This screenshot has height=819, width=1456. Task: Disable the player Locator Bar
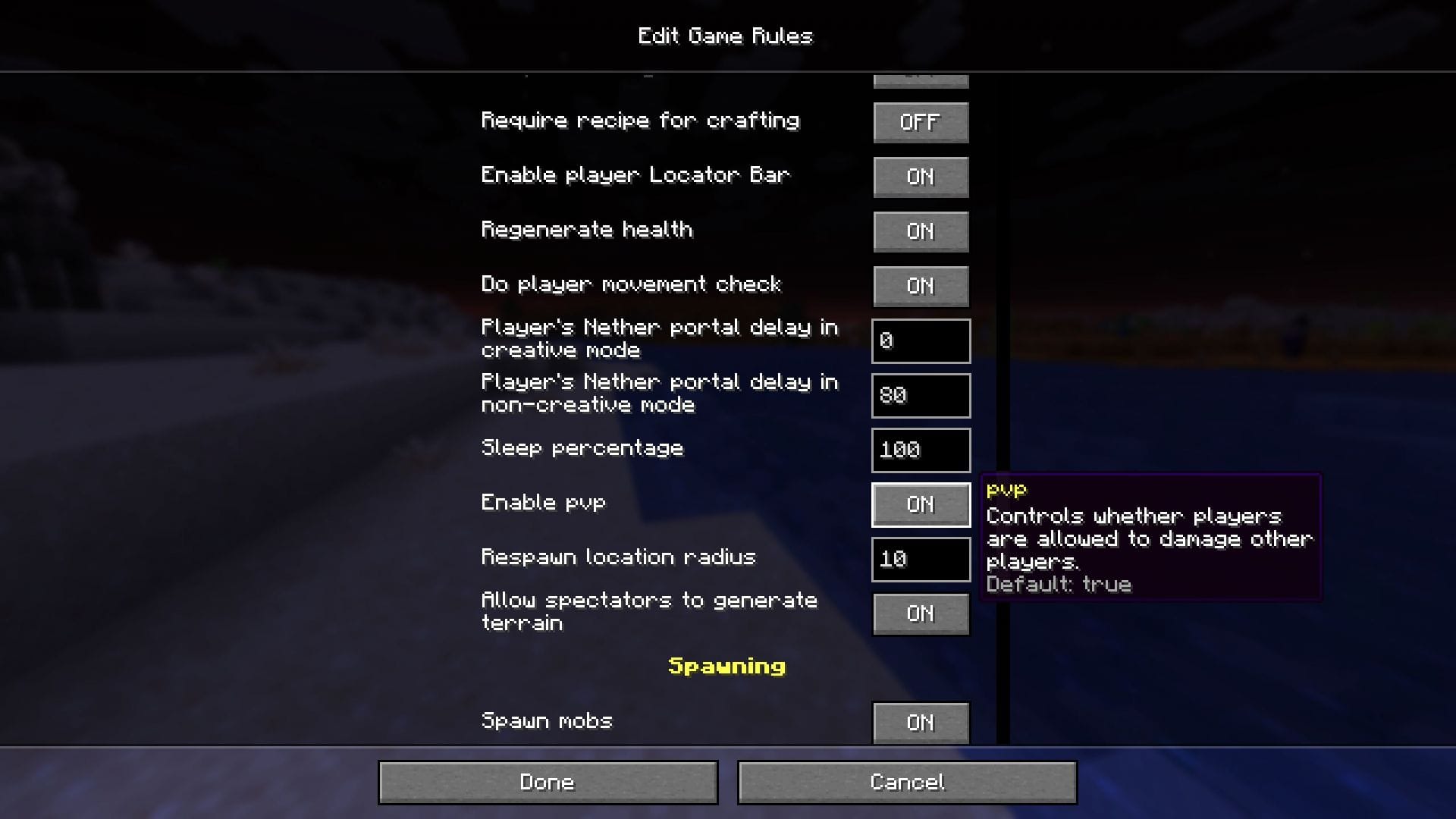point(920,177)
